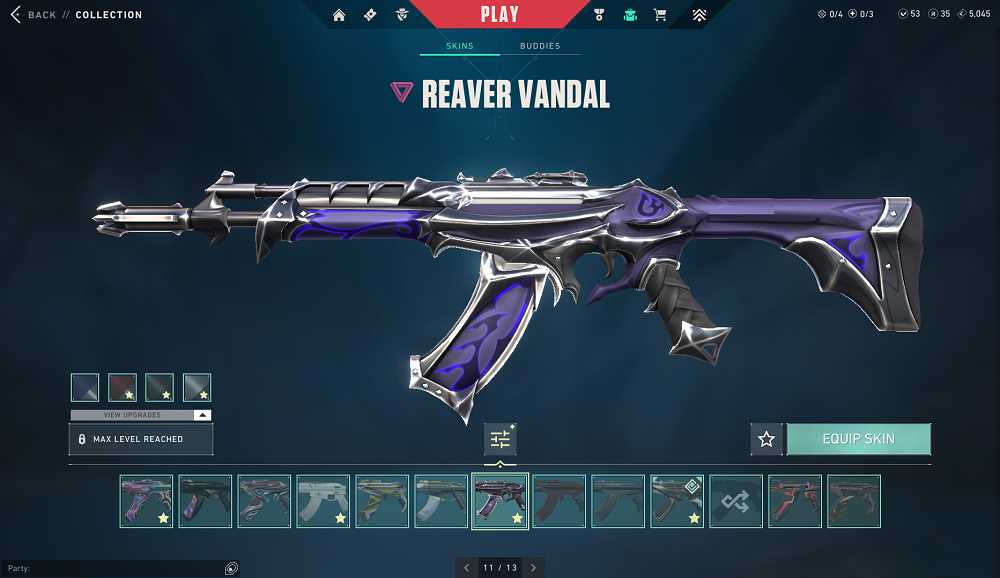This screenshot has width=1000, height=578.
Task: Open the party social icon
Action: 231,568
